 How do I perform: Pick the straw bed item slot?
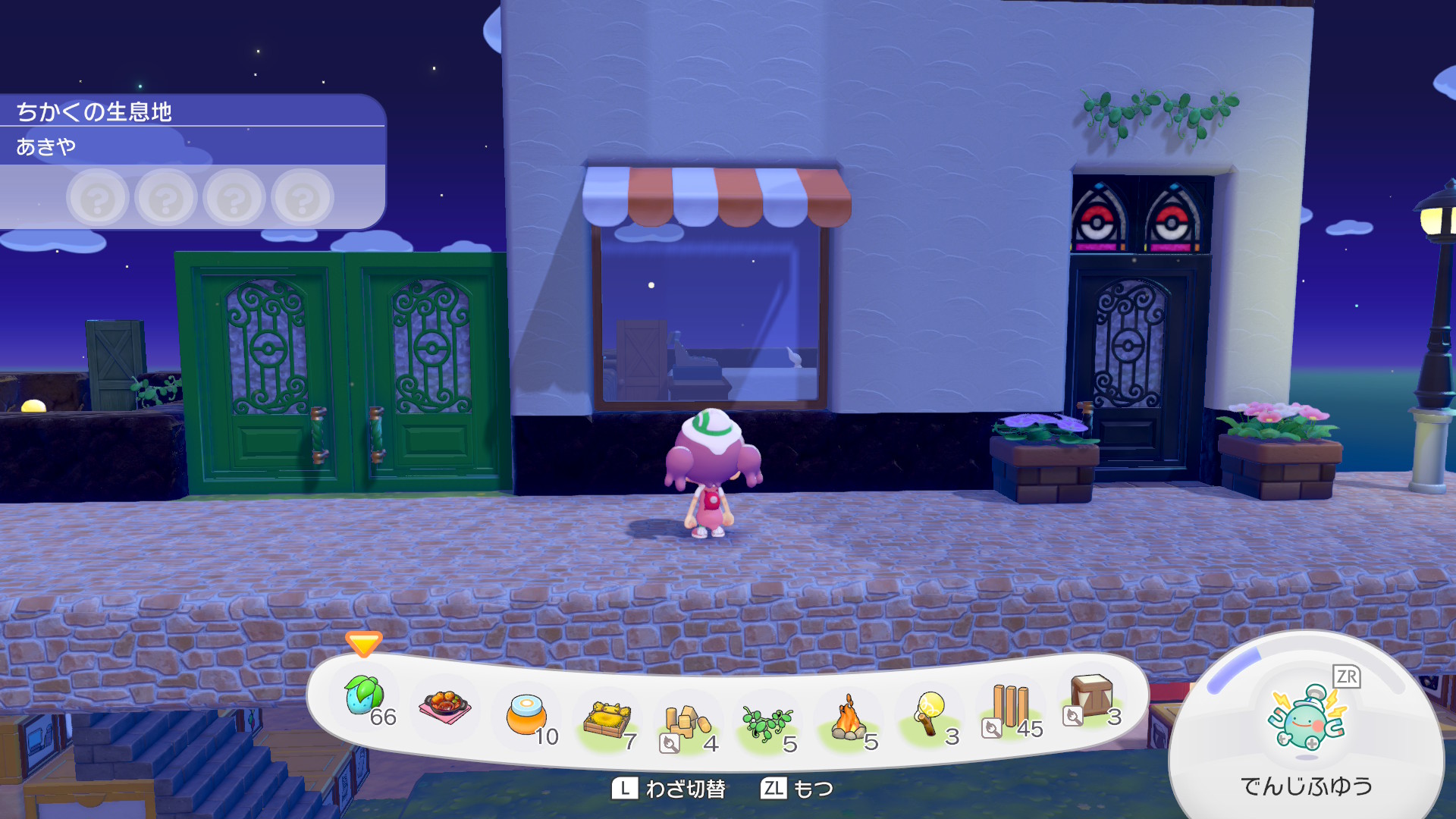(607, 720)
